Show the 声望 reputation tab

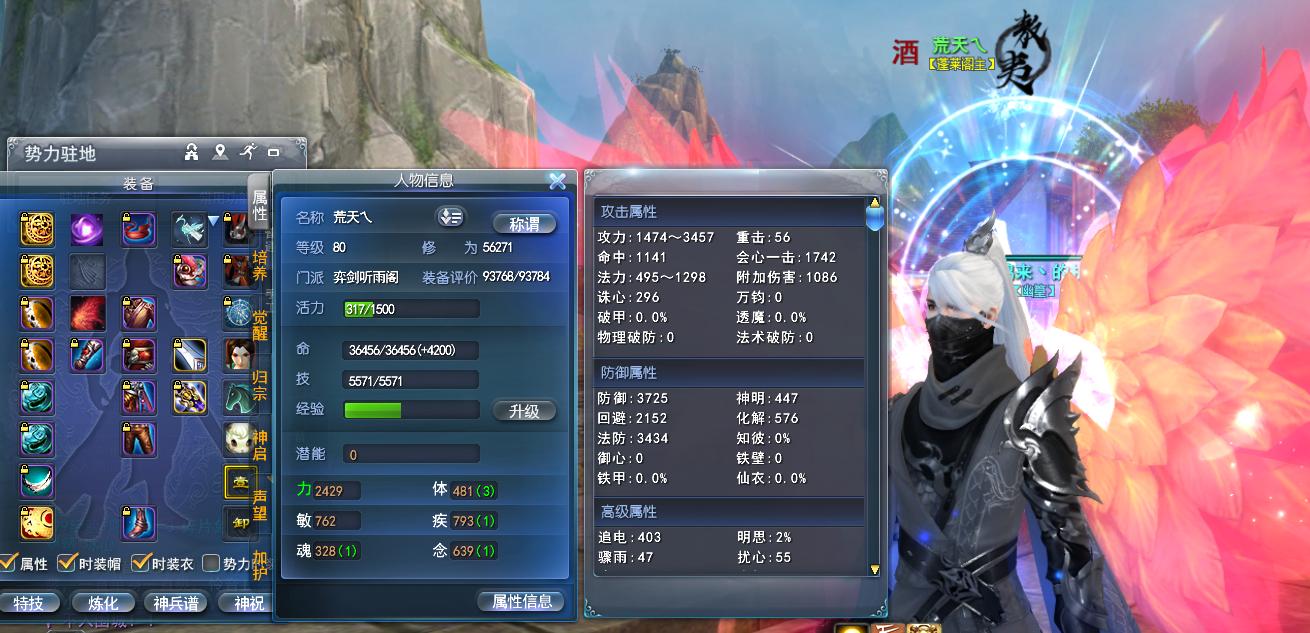click(259, 506)
